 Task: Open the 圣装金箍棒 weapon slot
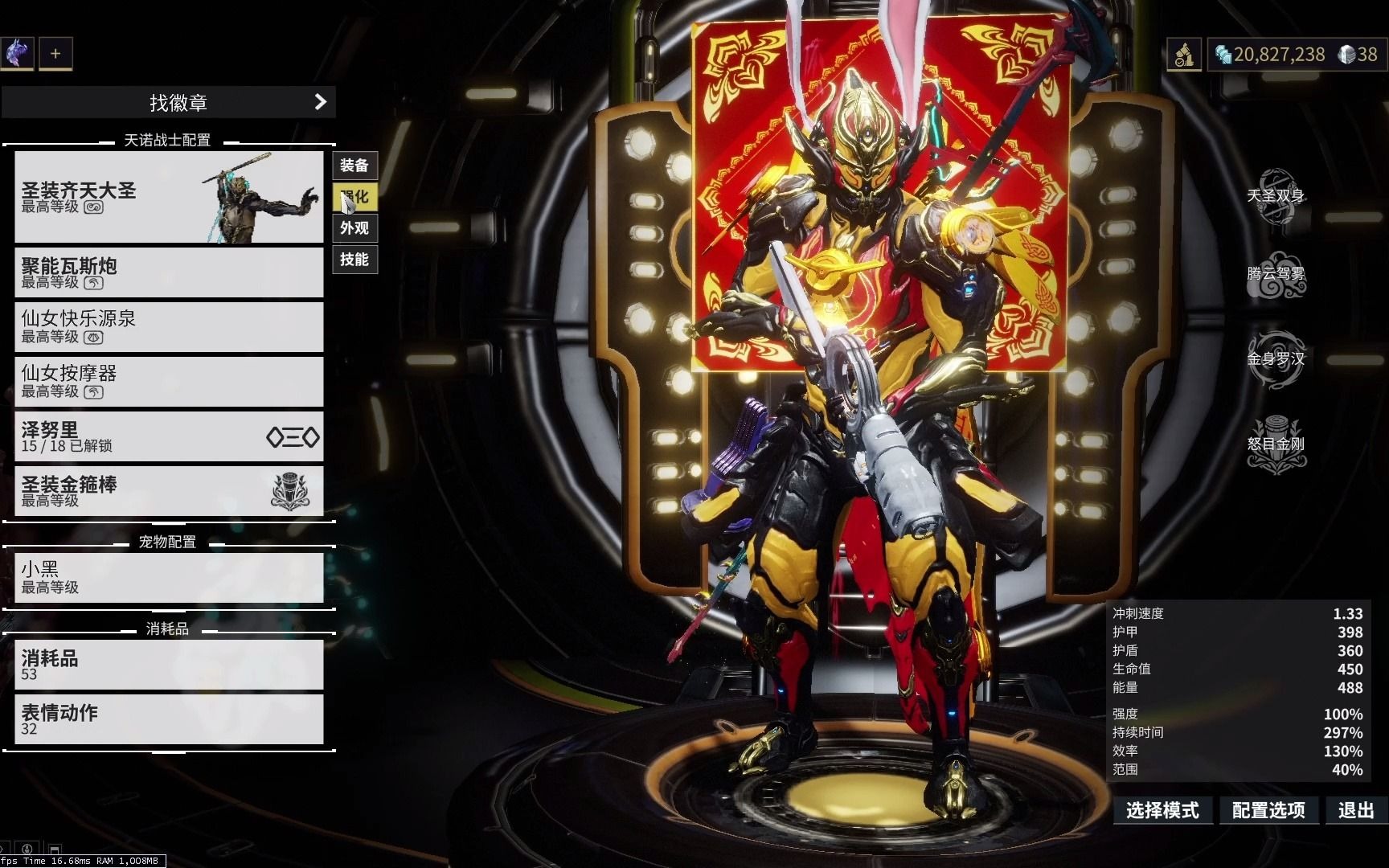(x=169, y=490)
